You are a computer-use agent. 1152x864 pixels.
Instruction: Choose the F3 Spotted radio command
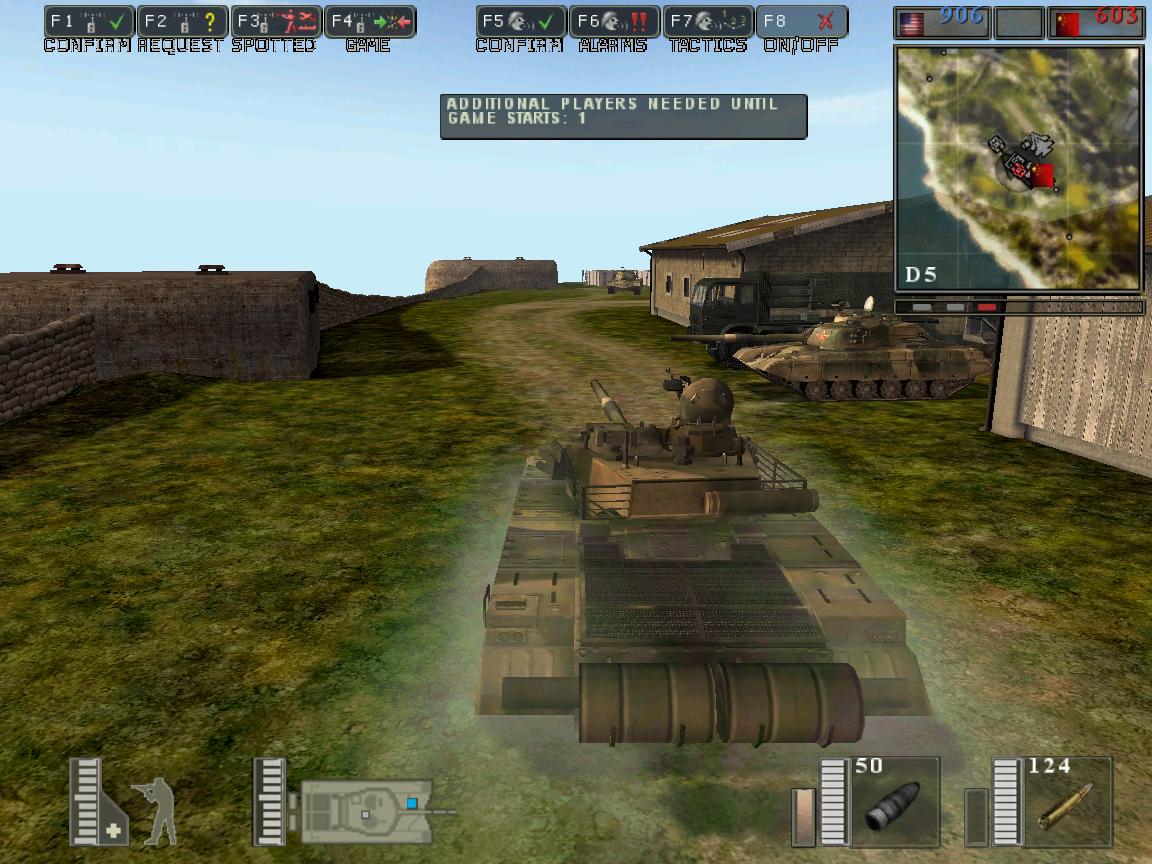click(275, 21)
